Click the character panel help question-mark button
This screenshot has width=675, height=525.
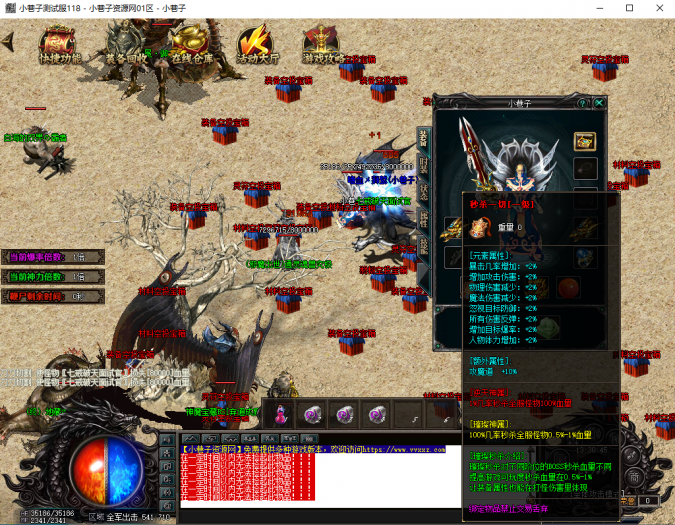coord(582,102)
